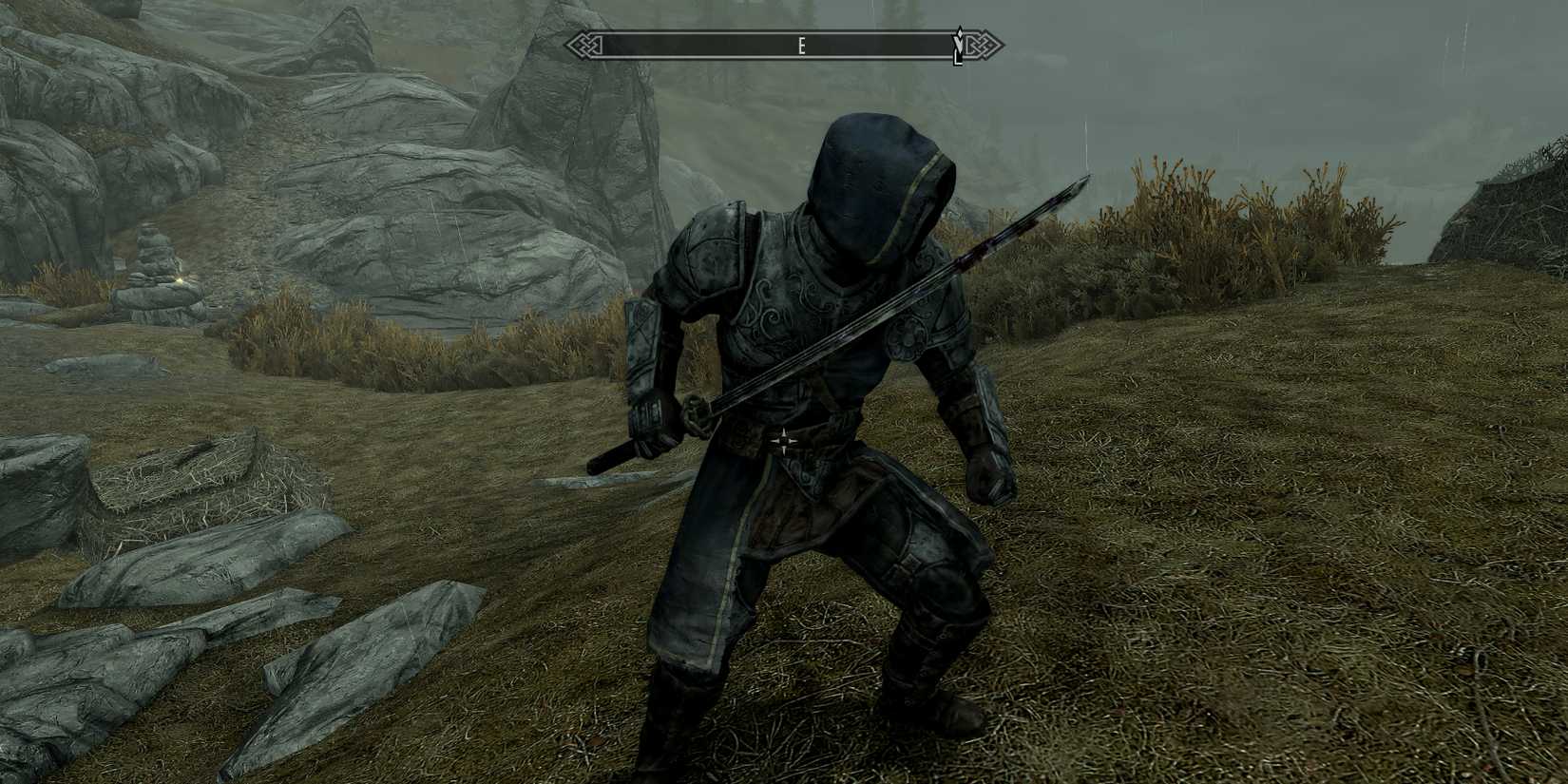The height and width of the screenshot is (784, 1568).
Task: Click the right Celtic knot compass end cap
Action: (985, 43)
